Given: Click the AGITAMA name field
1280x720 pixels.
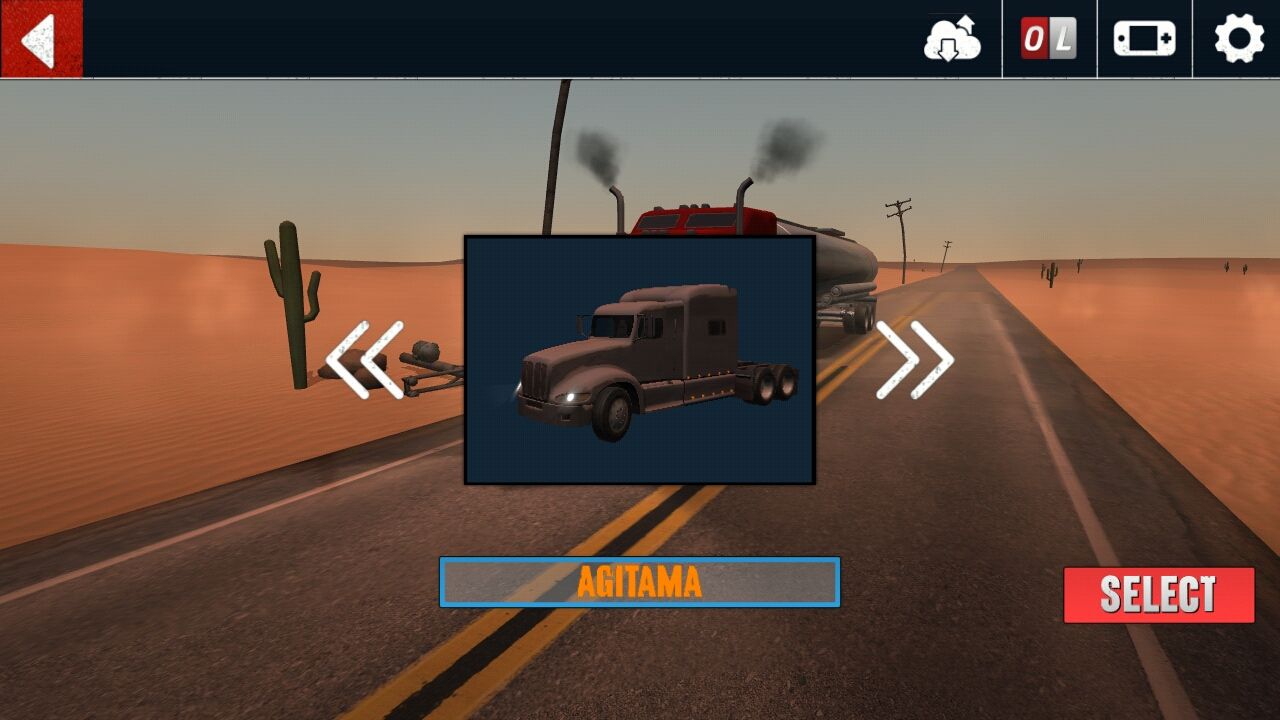Looking at the screenshot, I should click(x=639, y=581).
